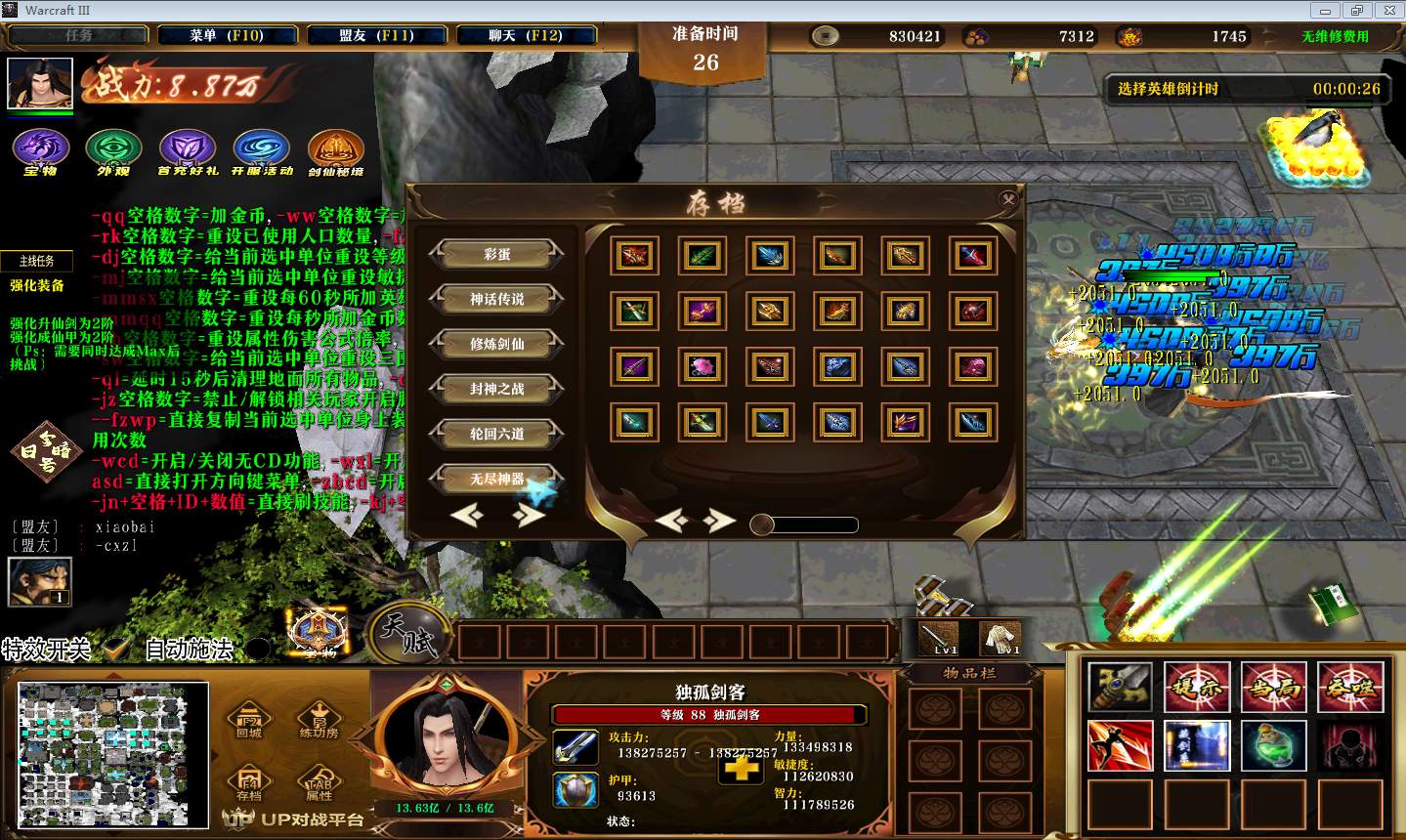Enter the 剑仙秘境 secret realm
Screen dimensions: 1406x840
335,151
